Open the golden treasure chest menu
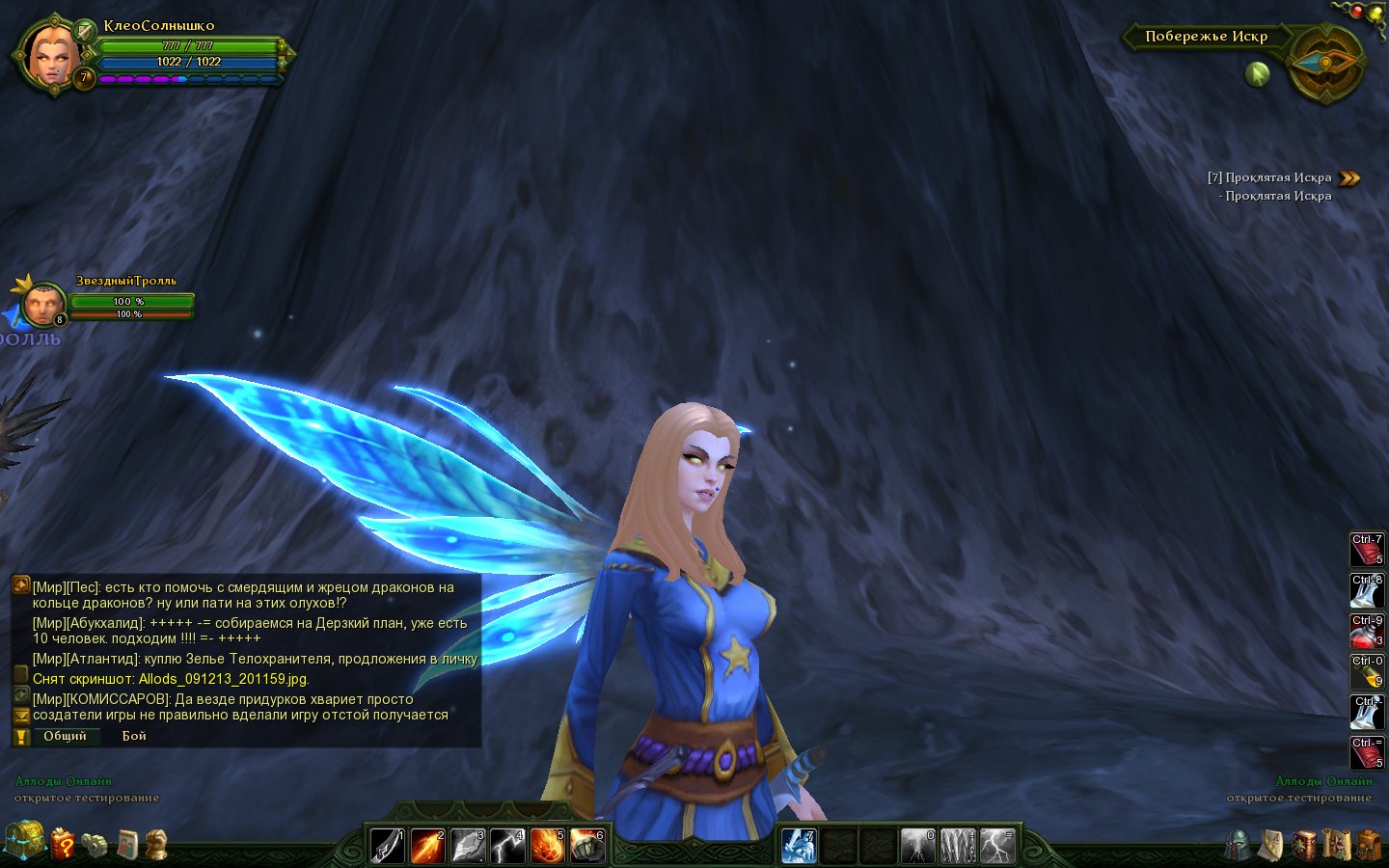Viewport: 1389px width, 868px height. click(24, 840)
